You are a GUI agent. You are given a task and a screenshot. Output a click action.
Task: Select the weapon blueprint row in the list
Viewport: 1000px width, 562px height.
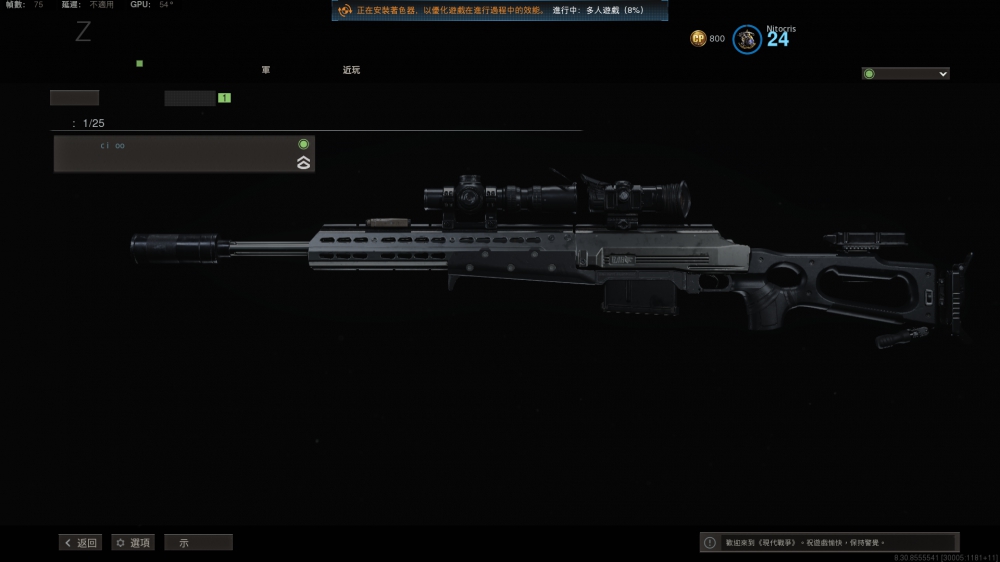click(x=184, y=154)
